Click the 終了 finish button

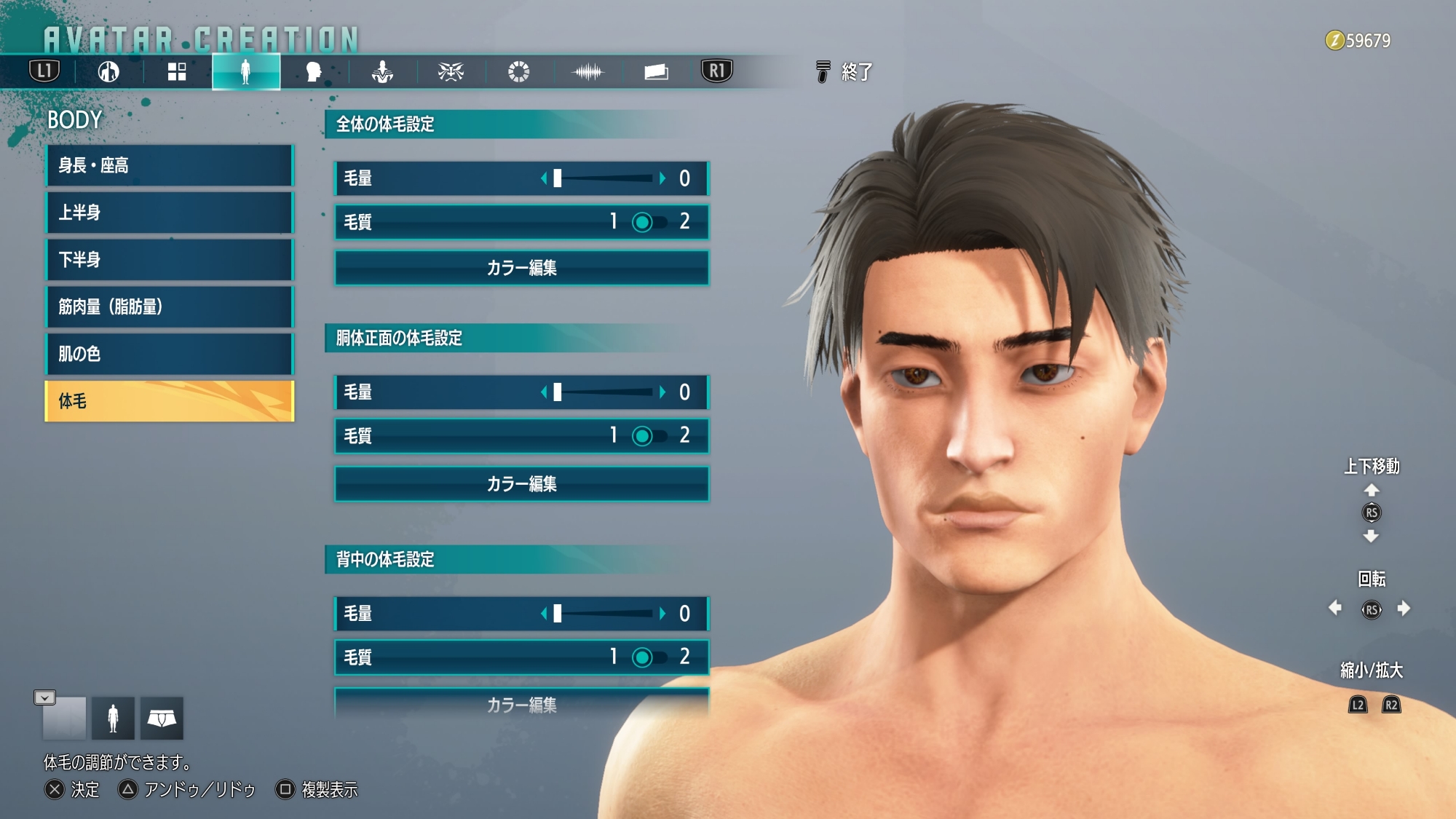coord(844,72)
